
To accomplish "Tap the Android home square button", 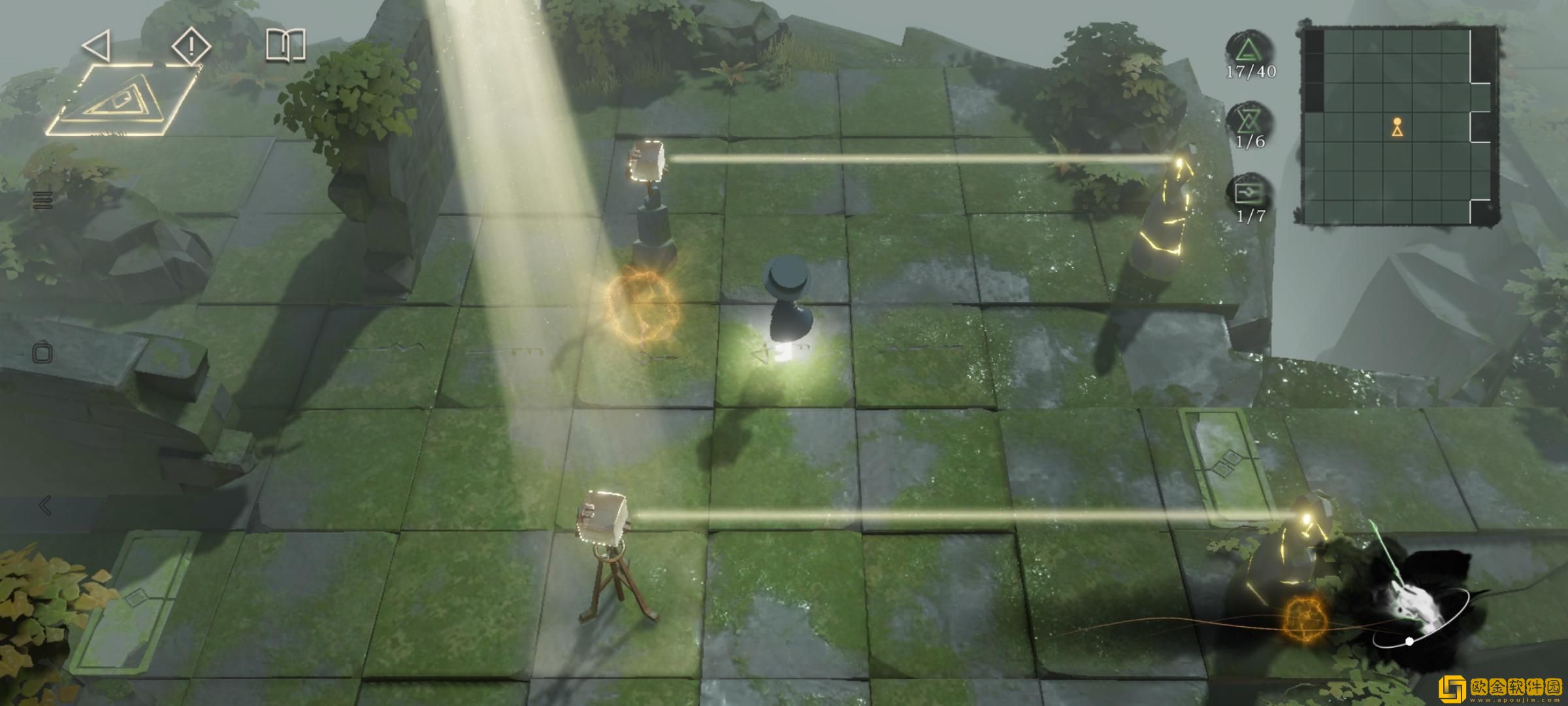I will pyautogui.click(x=43, y=354).
